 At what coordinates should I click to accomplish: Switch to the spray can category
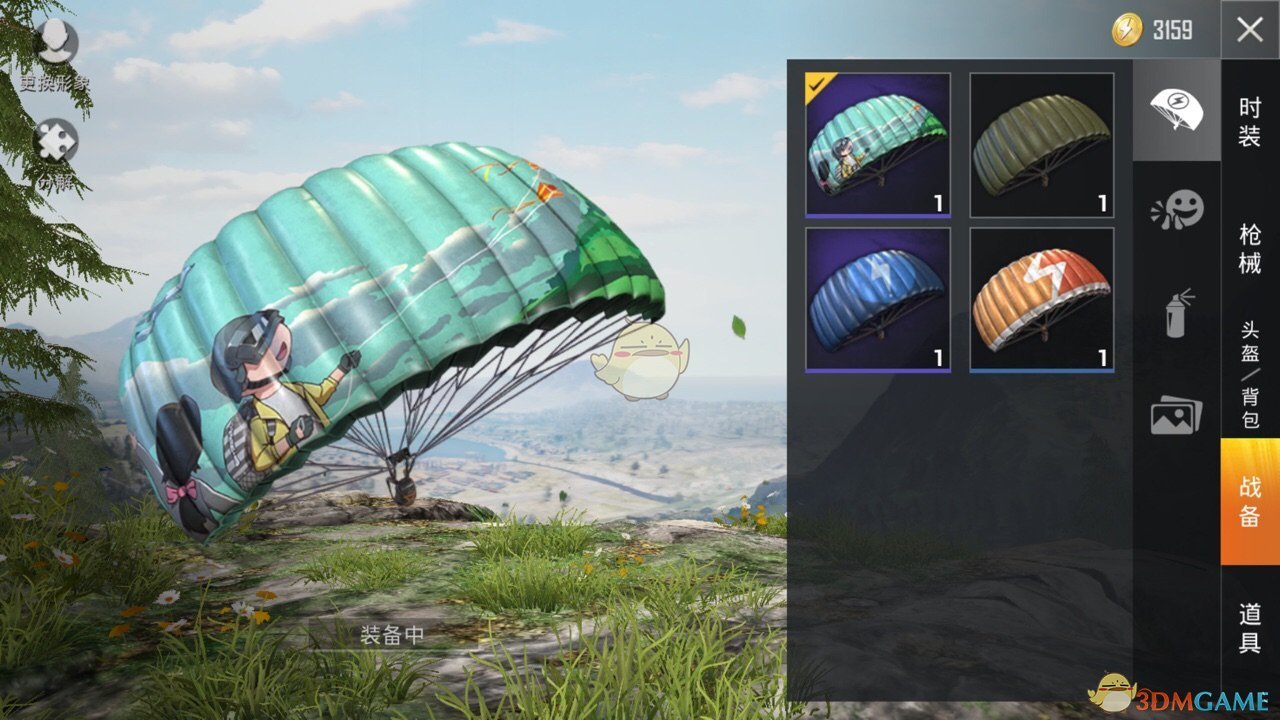1176,312
